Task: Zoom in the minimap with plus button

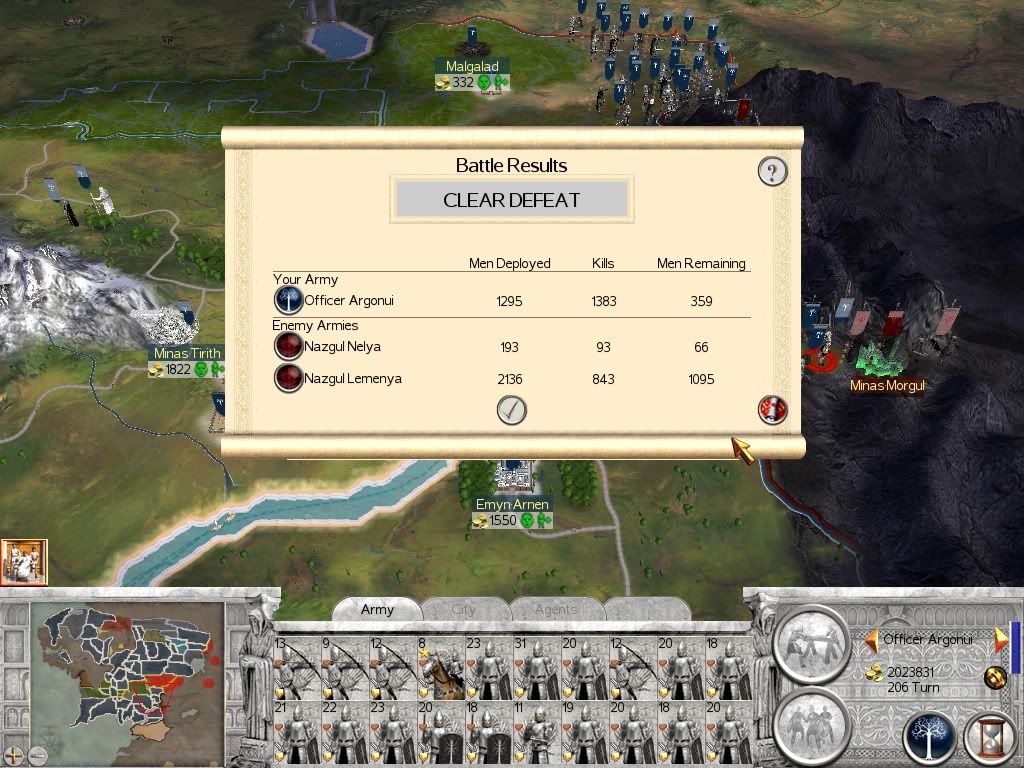Action: tap(13, 755)
